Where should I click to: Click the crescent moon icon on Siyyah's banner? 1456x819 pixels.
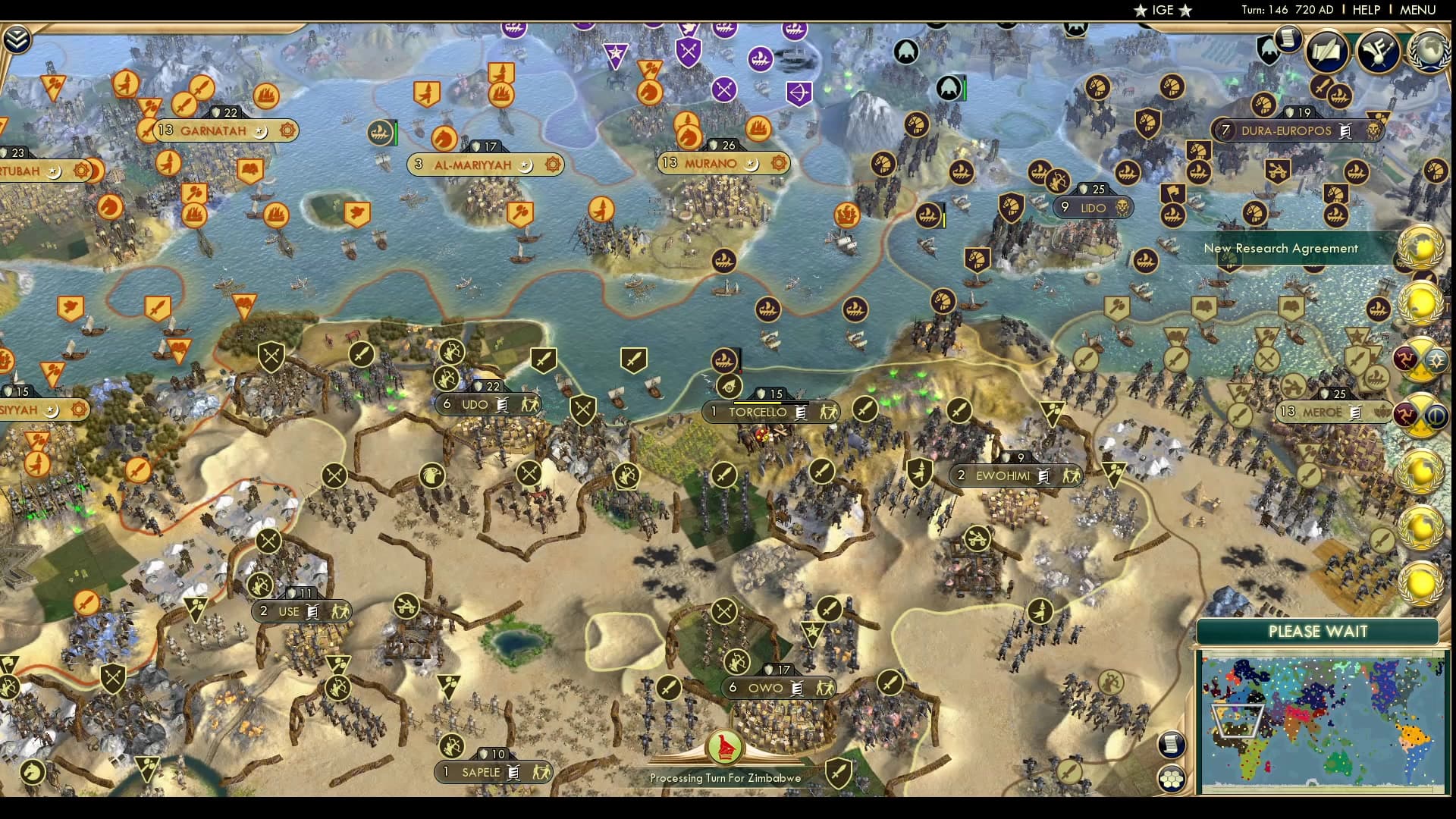51,412
